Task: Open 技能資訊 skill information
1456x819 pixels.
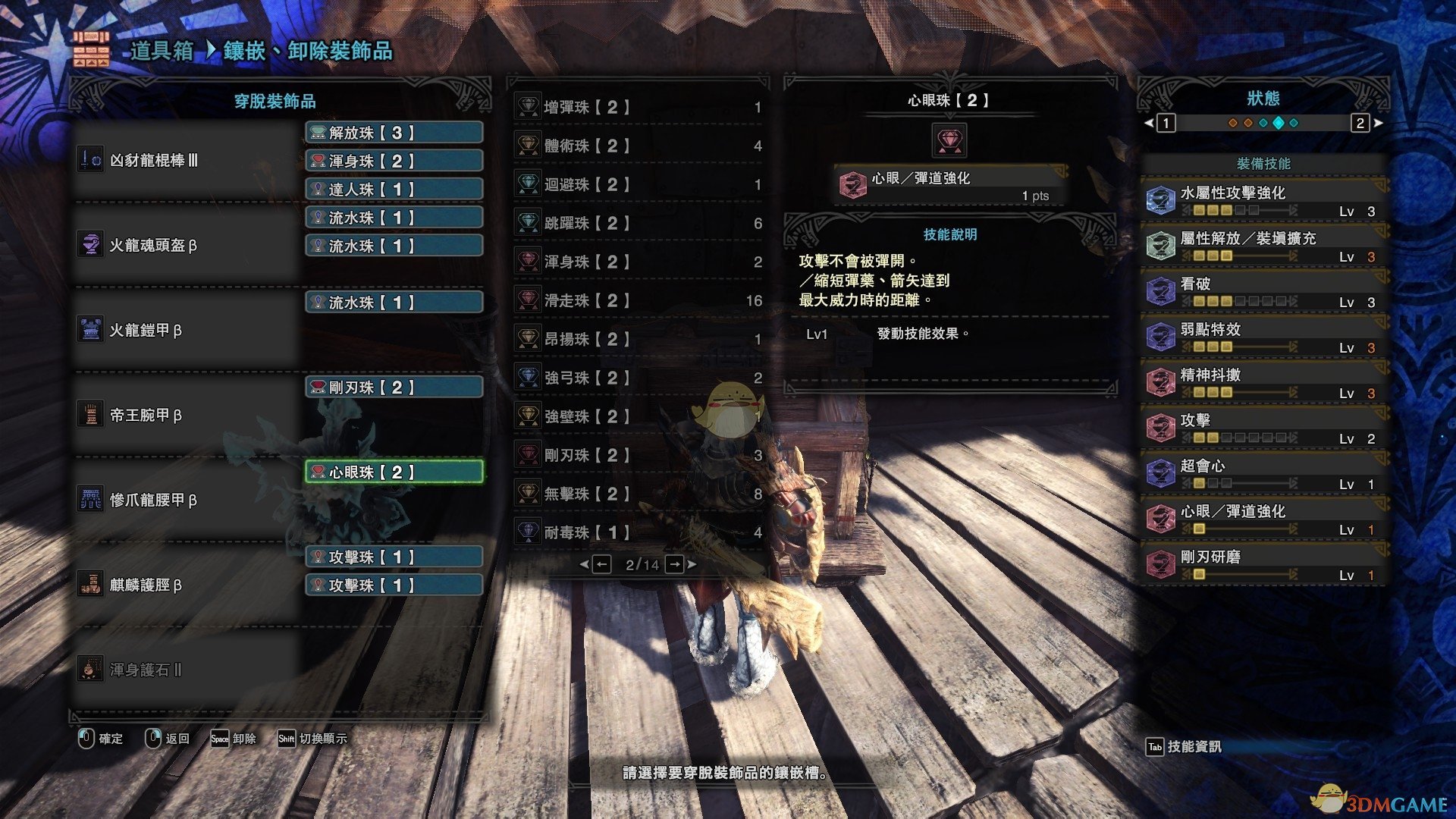Action: pos(1184,747)
